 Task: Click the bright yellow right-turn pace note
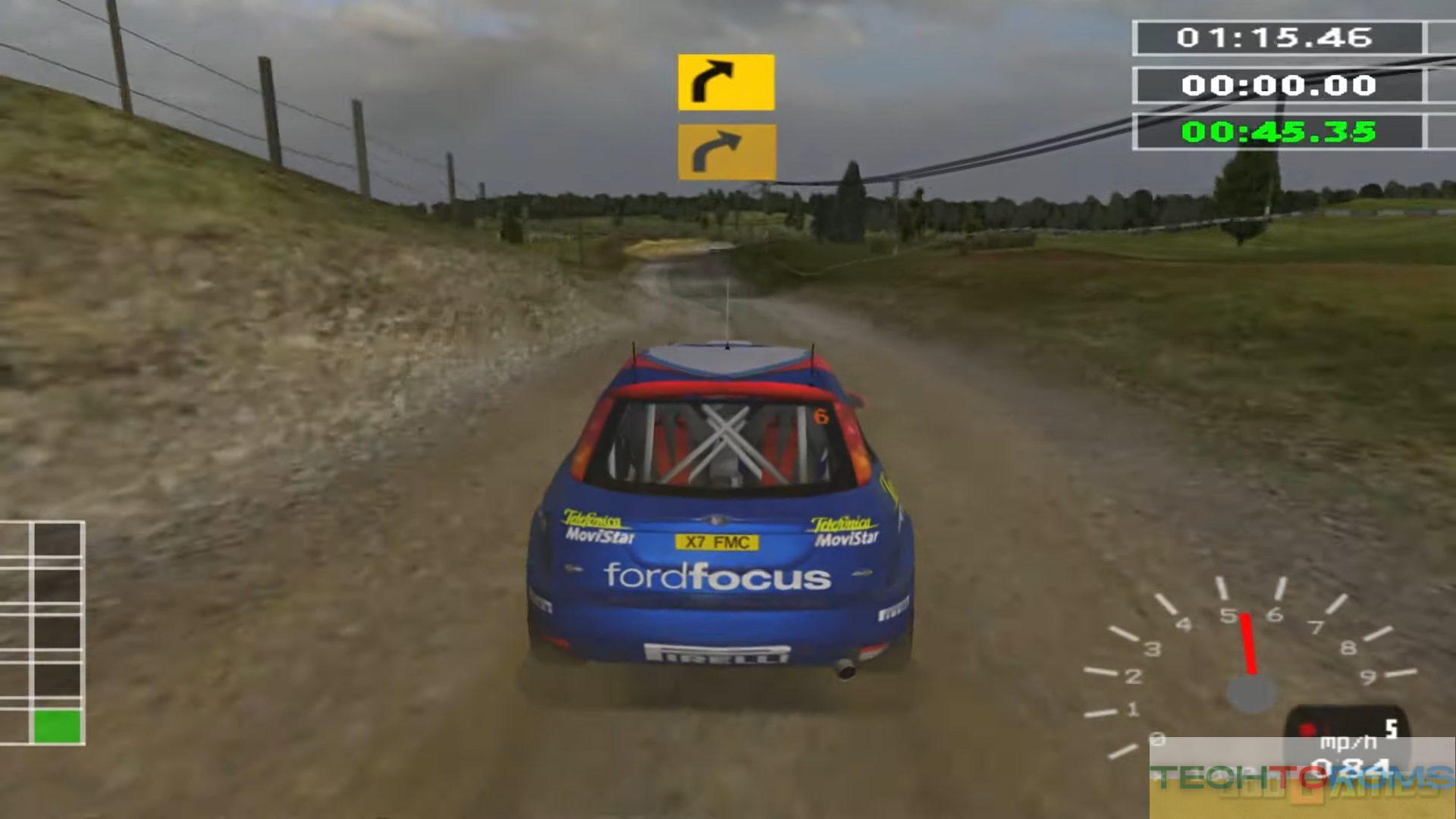point(726,82)
